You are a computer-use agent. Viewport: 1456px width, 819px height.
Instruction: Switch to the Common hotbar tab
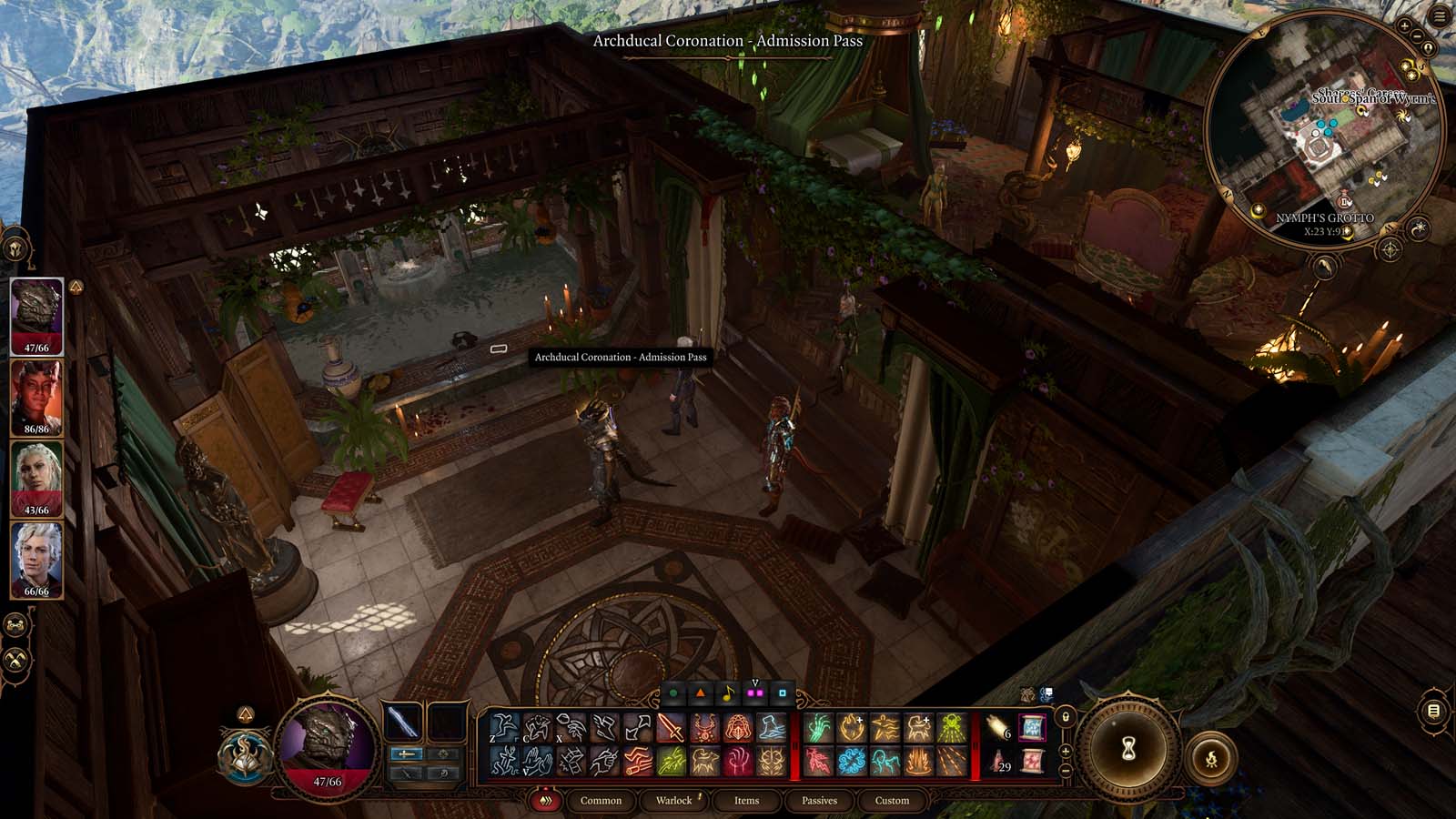point(601,801)
